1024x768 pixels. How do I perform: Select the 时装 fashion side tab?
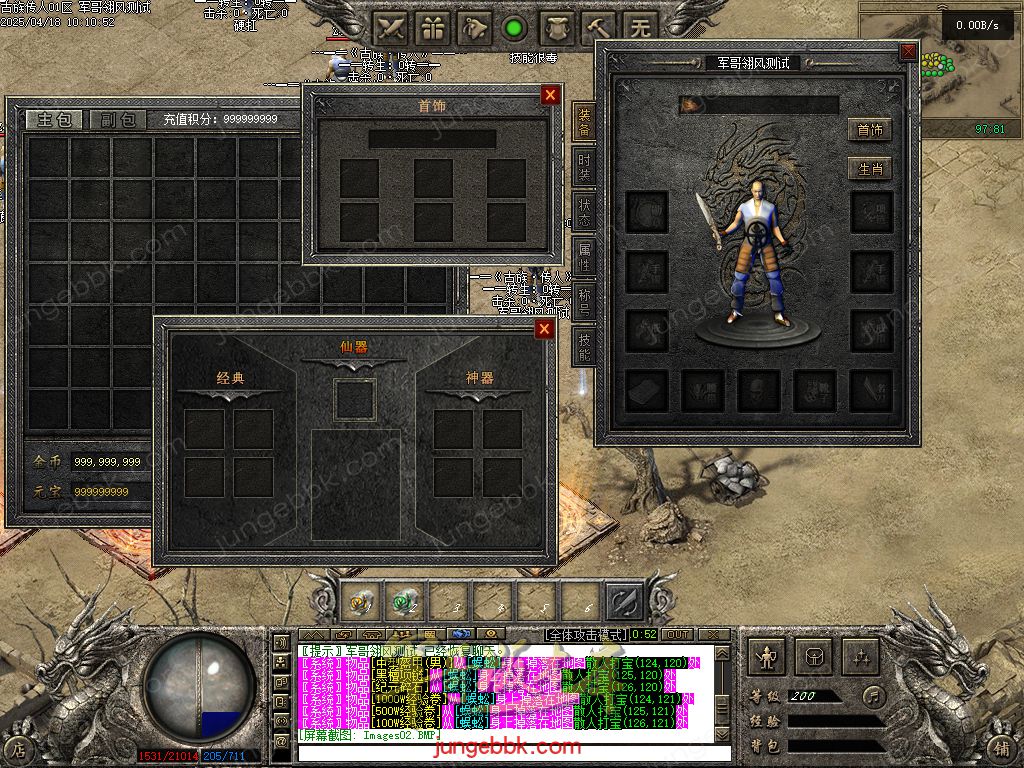(x=584, y=166)
